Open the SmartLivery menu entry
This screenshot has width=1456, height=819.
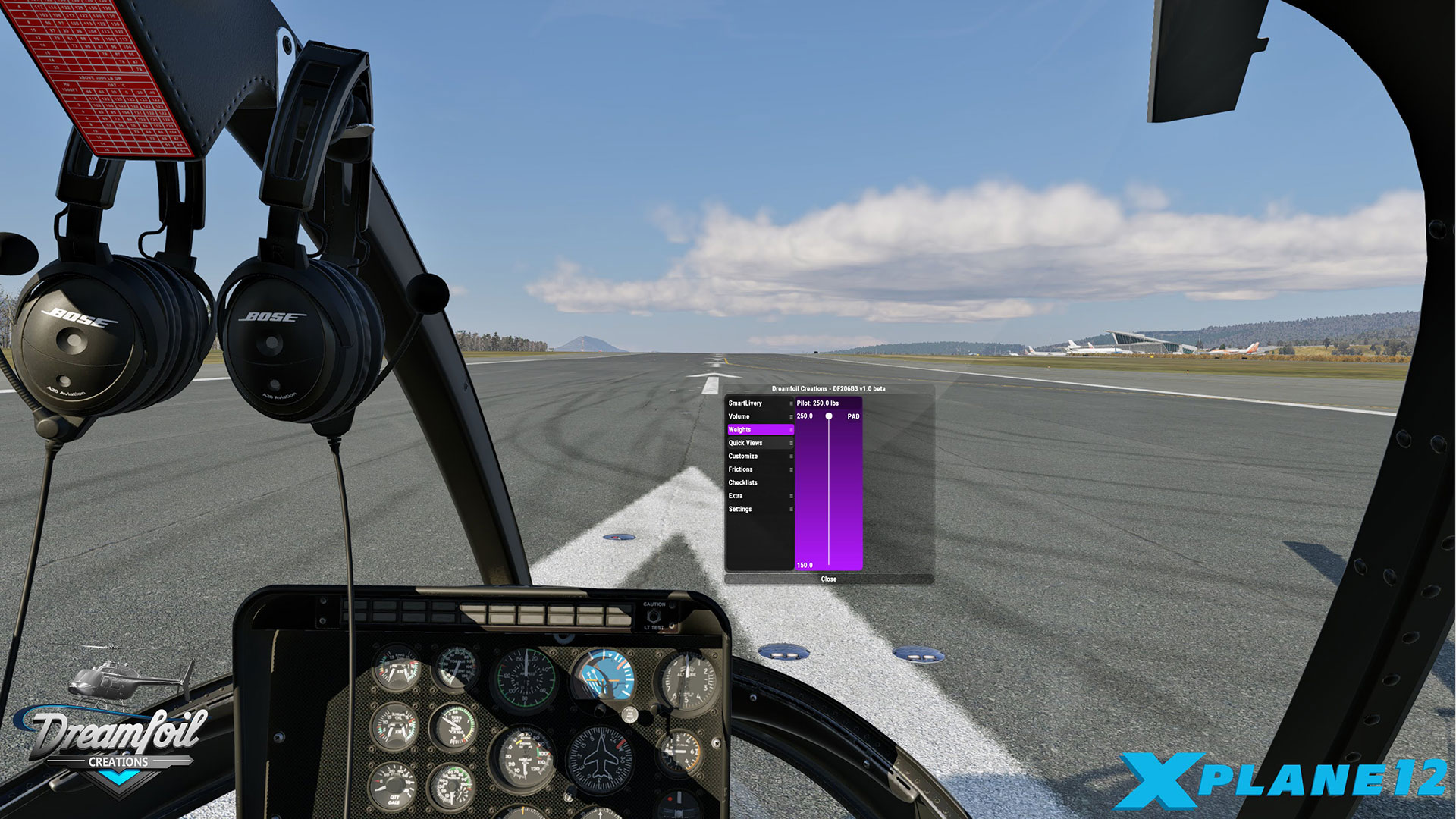coord(759,403)
